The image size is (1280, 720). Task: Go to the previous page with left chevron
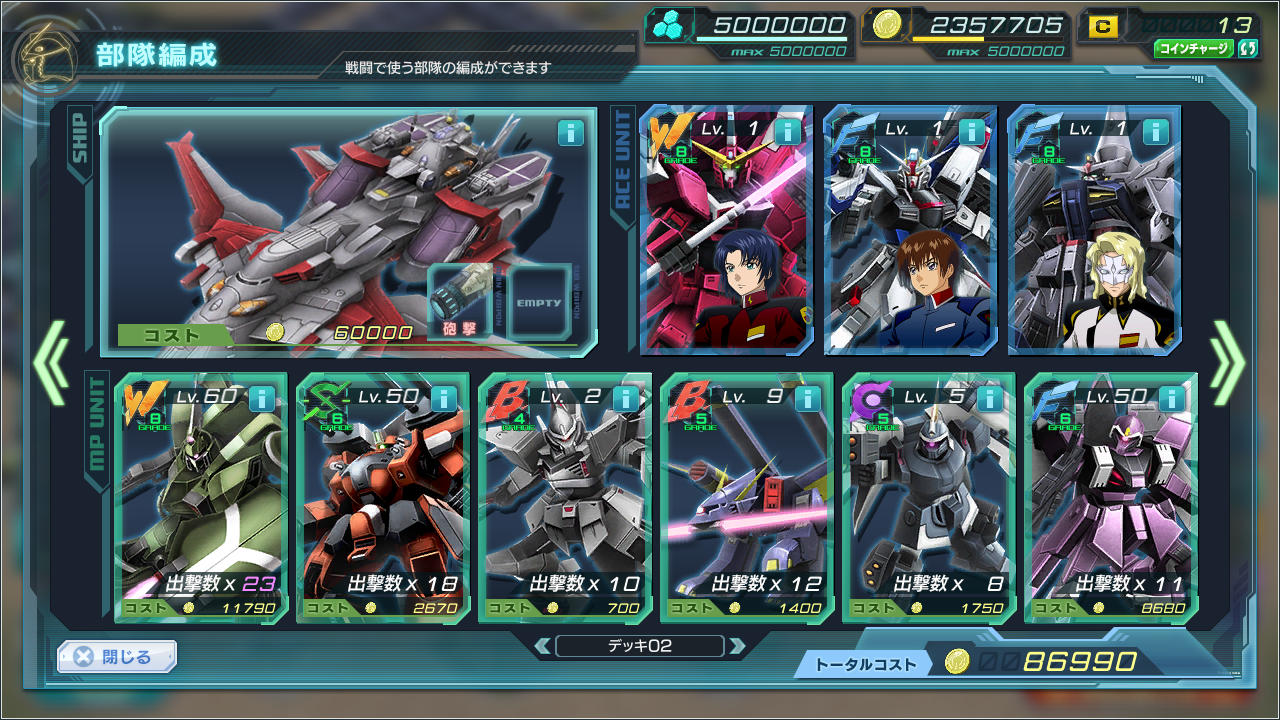click(x=50, y=362)
